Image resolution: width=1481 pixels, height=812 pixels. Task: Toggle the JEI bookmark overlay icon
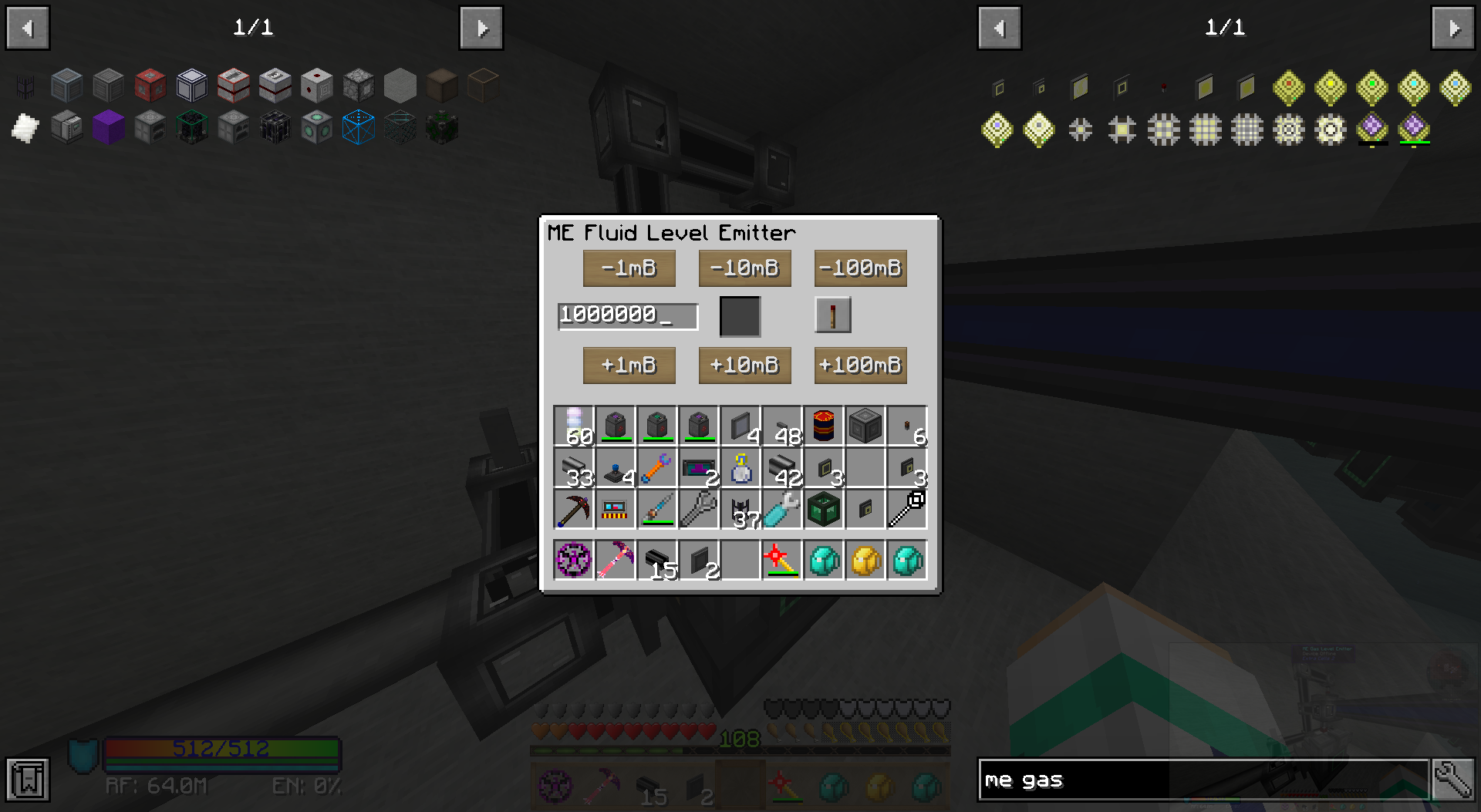click(28, 780)
